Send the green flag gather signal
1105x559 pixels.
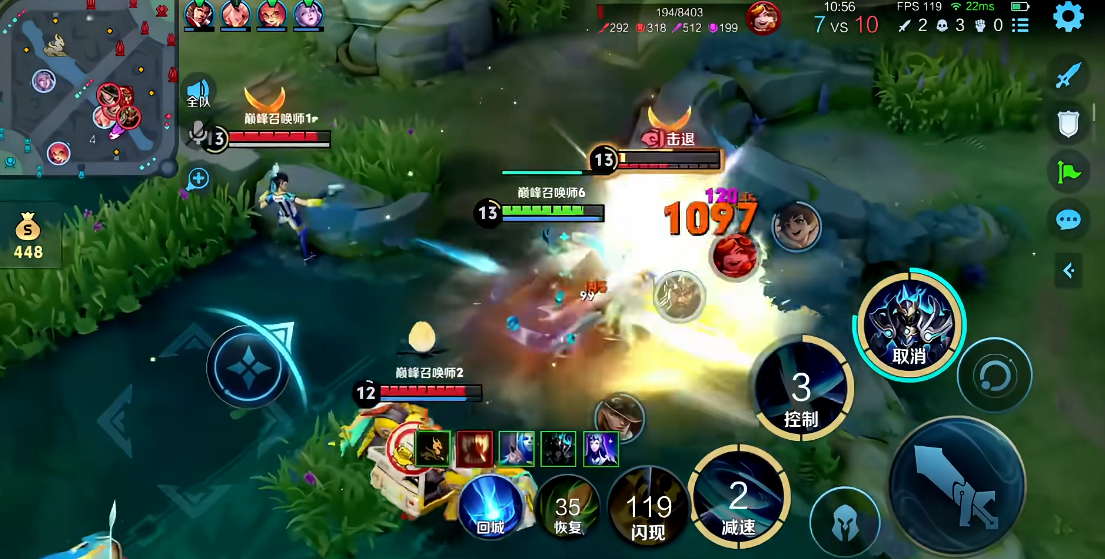tap(1069, 172)
